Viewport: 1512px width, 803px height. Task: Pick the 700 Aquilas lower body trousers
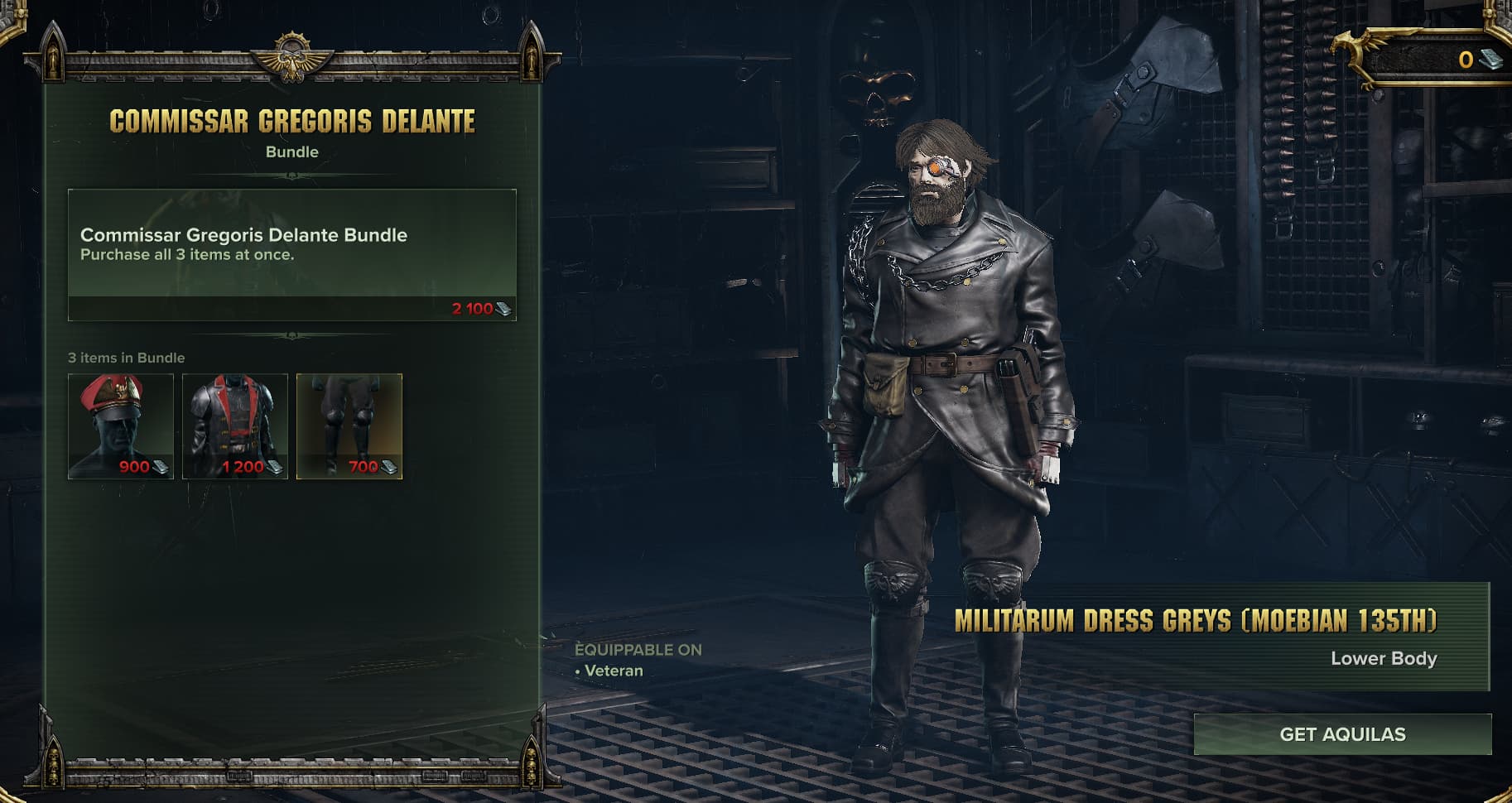pyautogui.click(x=349, y=426)
